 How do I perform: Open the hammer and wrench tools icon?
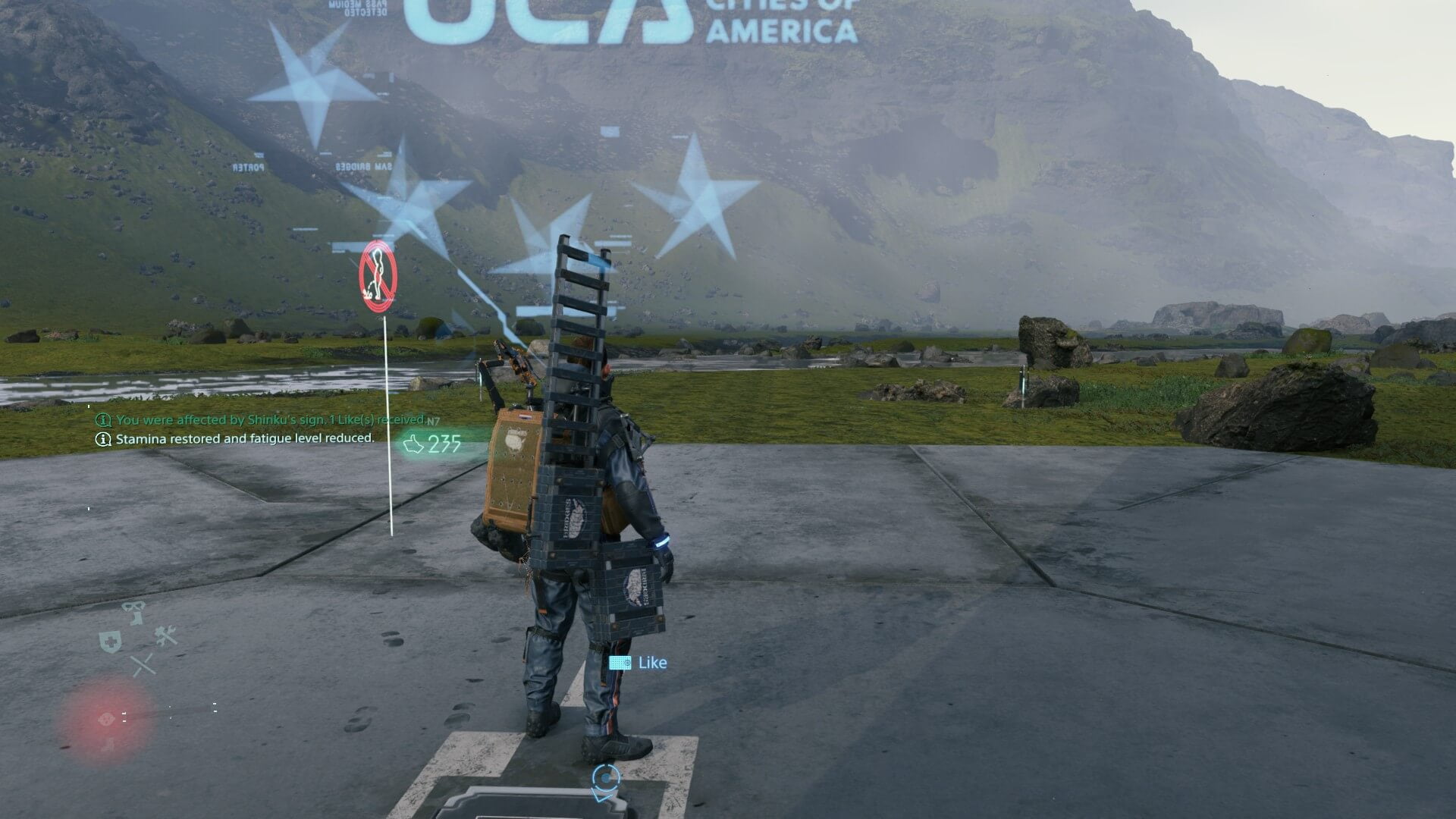[x=165, y=635]
